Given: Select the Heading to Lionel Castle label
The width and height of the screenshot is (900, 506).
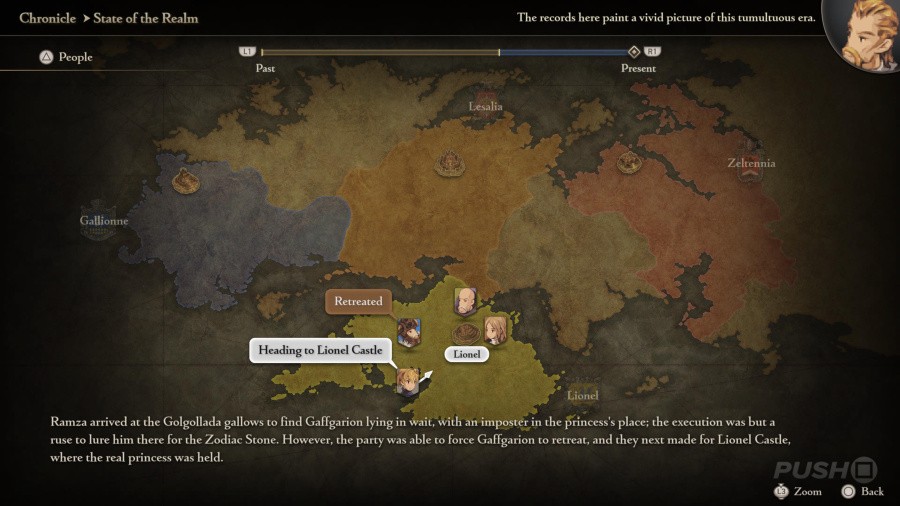Looking at the screenshot, I should point(320,350).
